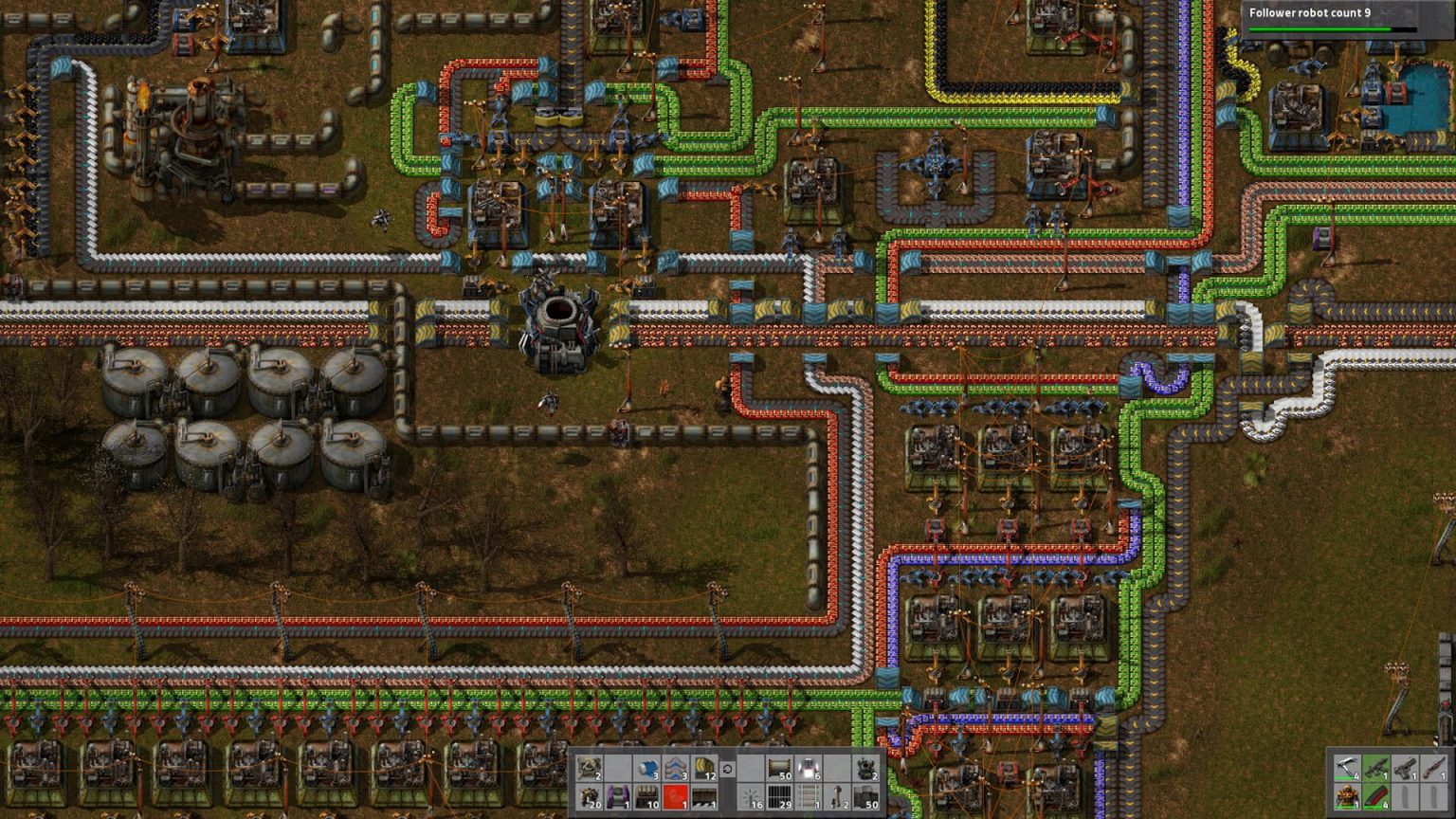
Task: Select the heavy armor equipment slot
Action: 1348,798
